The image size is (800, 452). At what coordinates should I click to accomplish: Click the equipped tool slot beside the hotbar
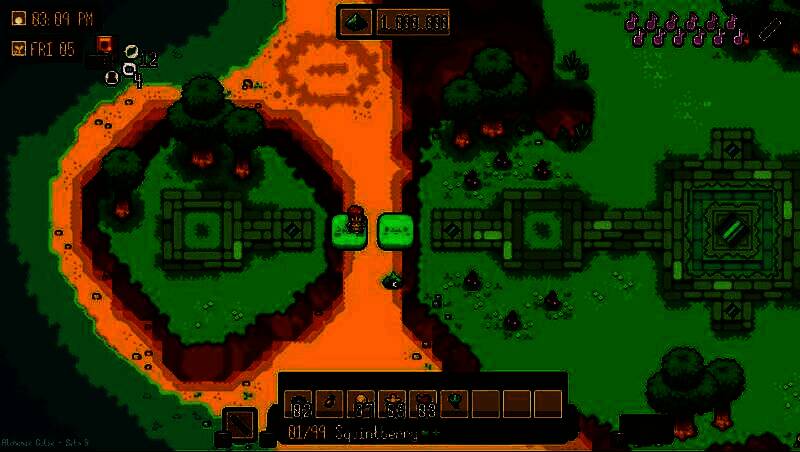point(239,423)
